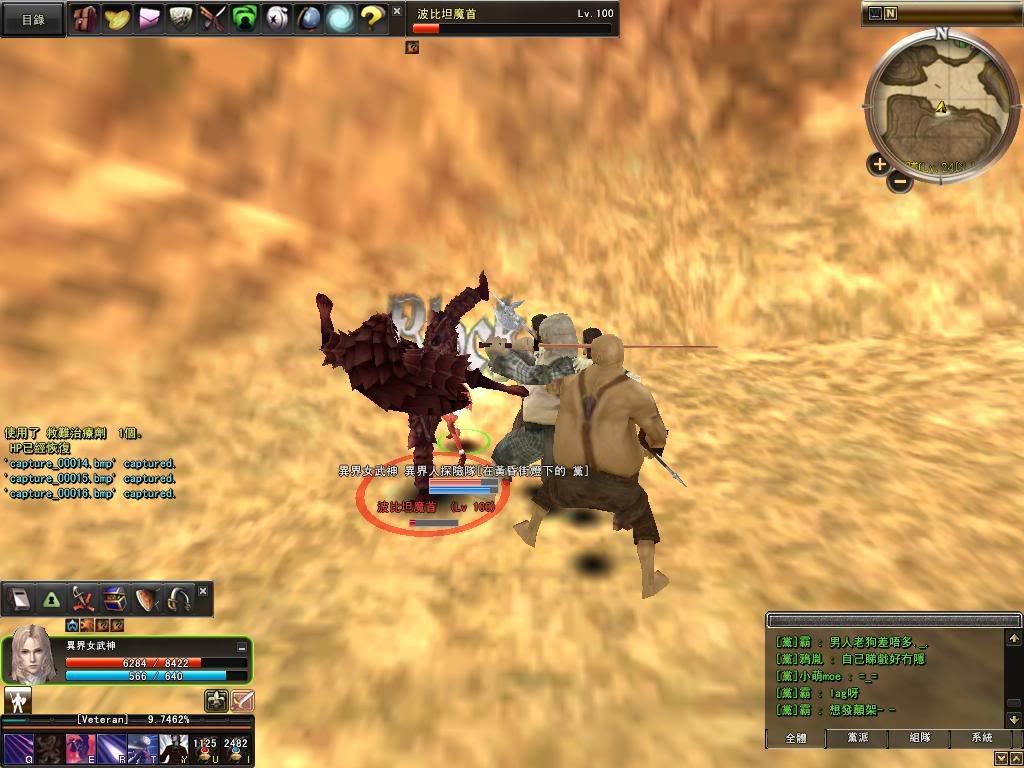
Task: Activate the Q hotkey skill slot
Action: (19, 750)
